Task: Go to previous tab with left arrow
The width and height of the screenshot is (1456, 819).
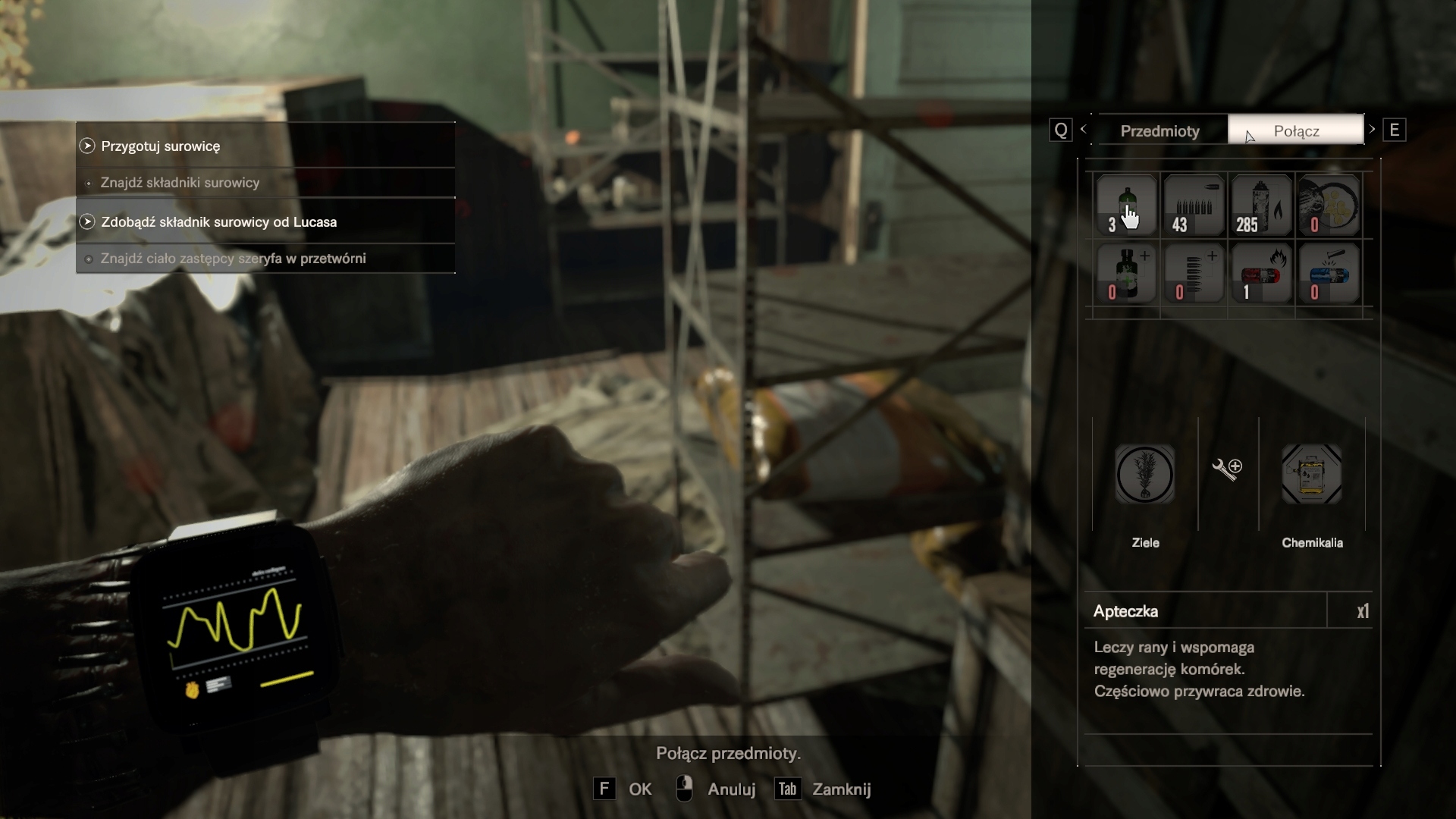Action: 1084,130
